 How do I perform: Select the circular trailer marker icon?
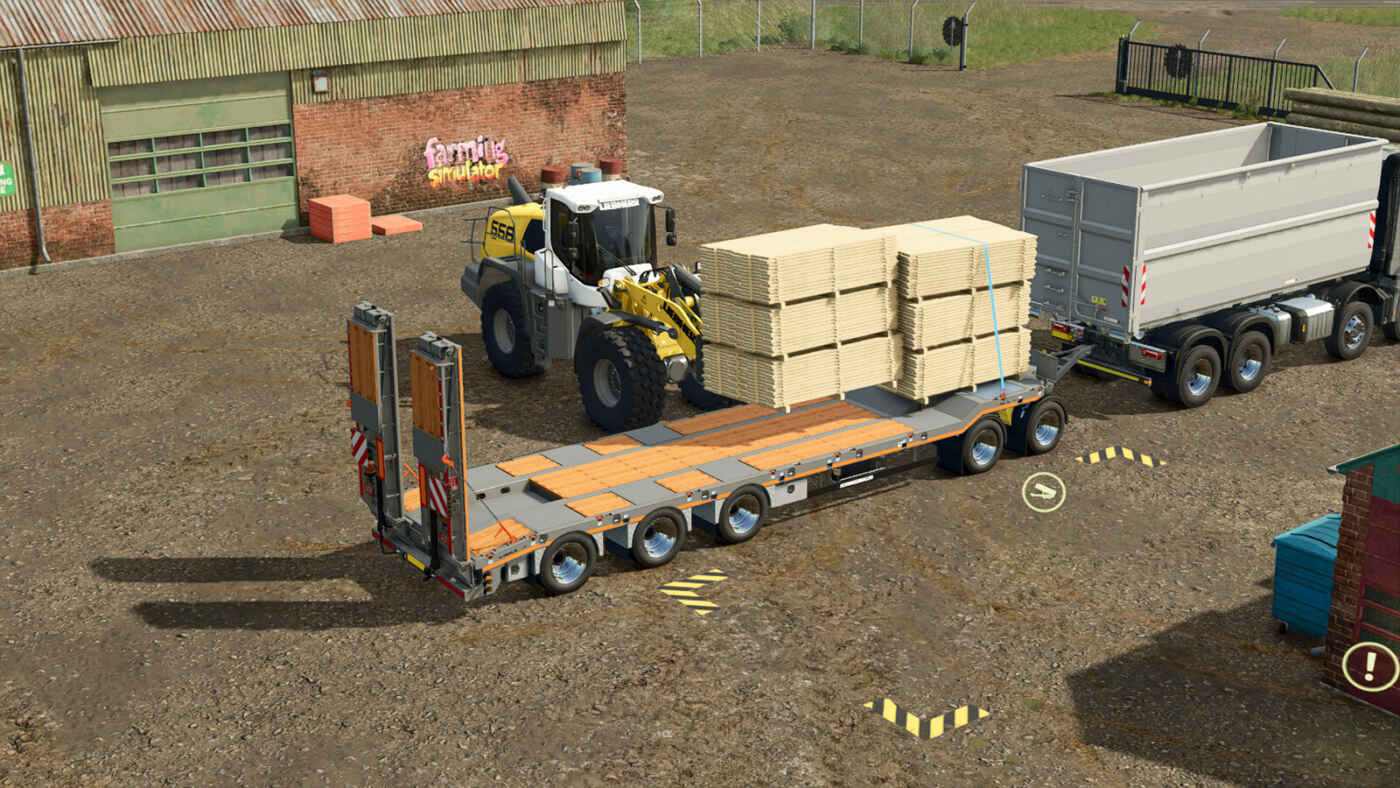pyautogui.click(x=1043, y=492)
